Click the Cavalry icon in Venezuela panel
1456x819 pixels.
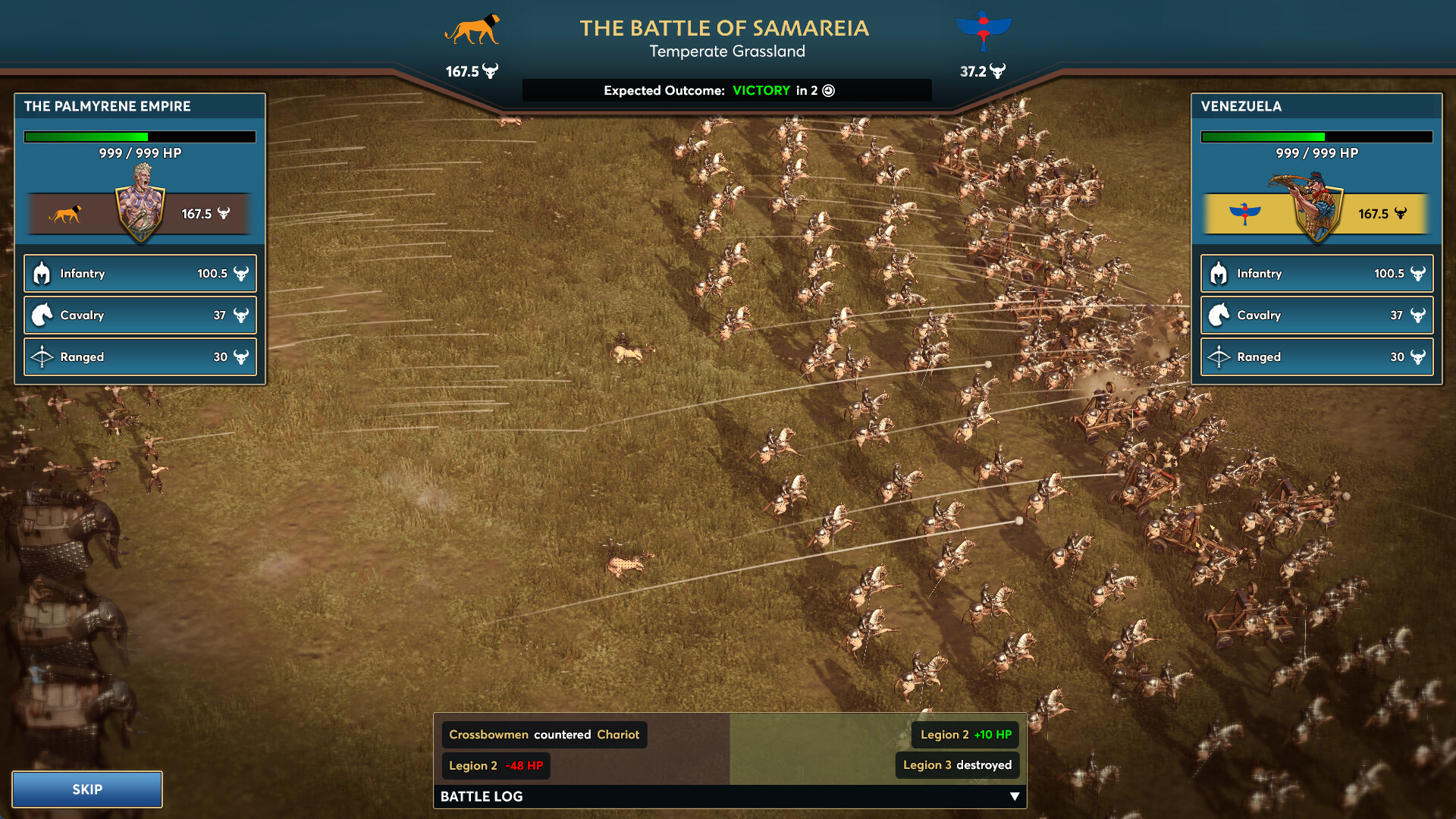[1219, 315]
